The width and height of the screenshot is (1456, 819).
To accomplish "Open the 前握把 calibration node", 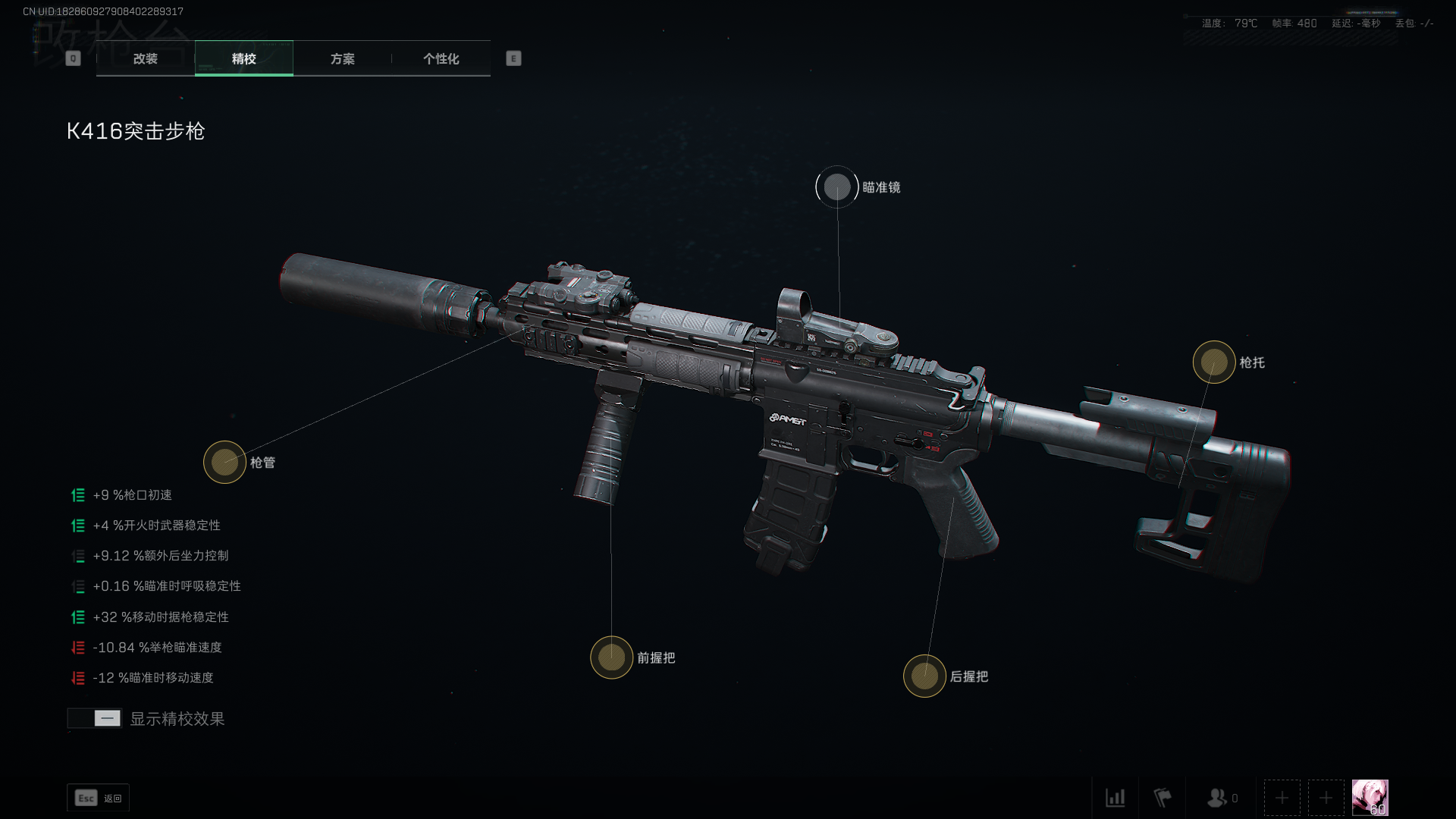I will click(611, 657).
